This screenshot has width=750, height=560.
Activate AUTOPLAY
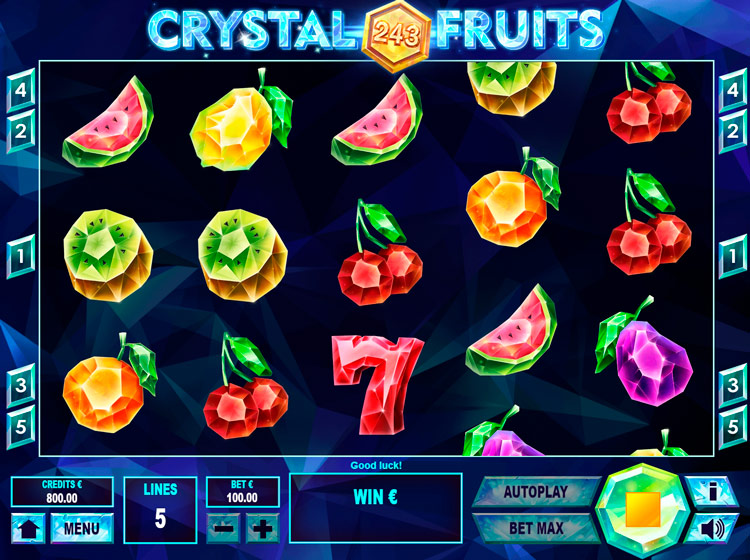534,492
